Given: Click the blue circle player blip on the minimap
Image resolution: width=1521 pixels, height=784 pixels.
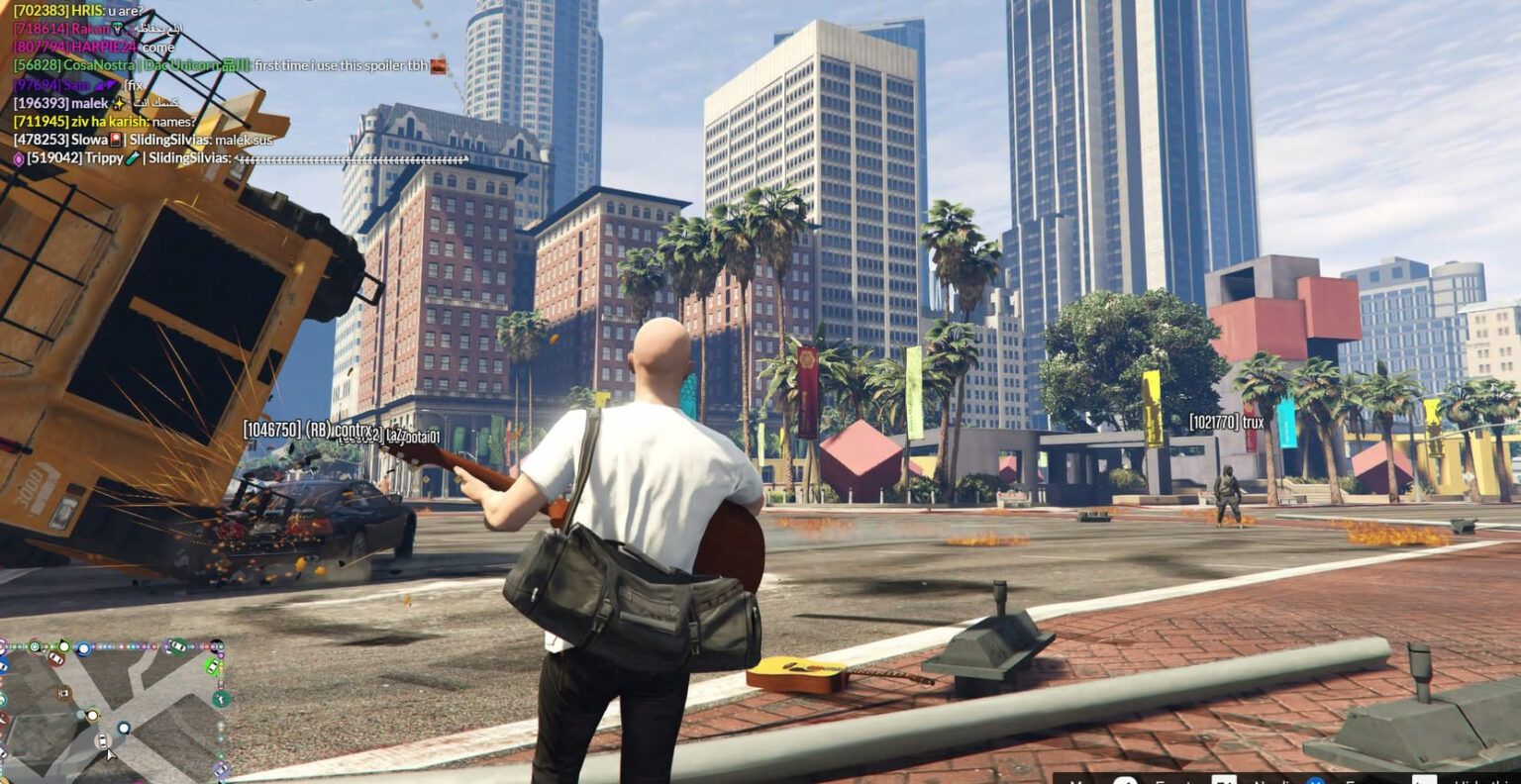Looking at the screenshot, I should pos(84,648).
